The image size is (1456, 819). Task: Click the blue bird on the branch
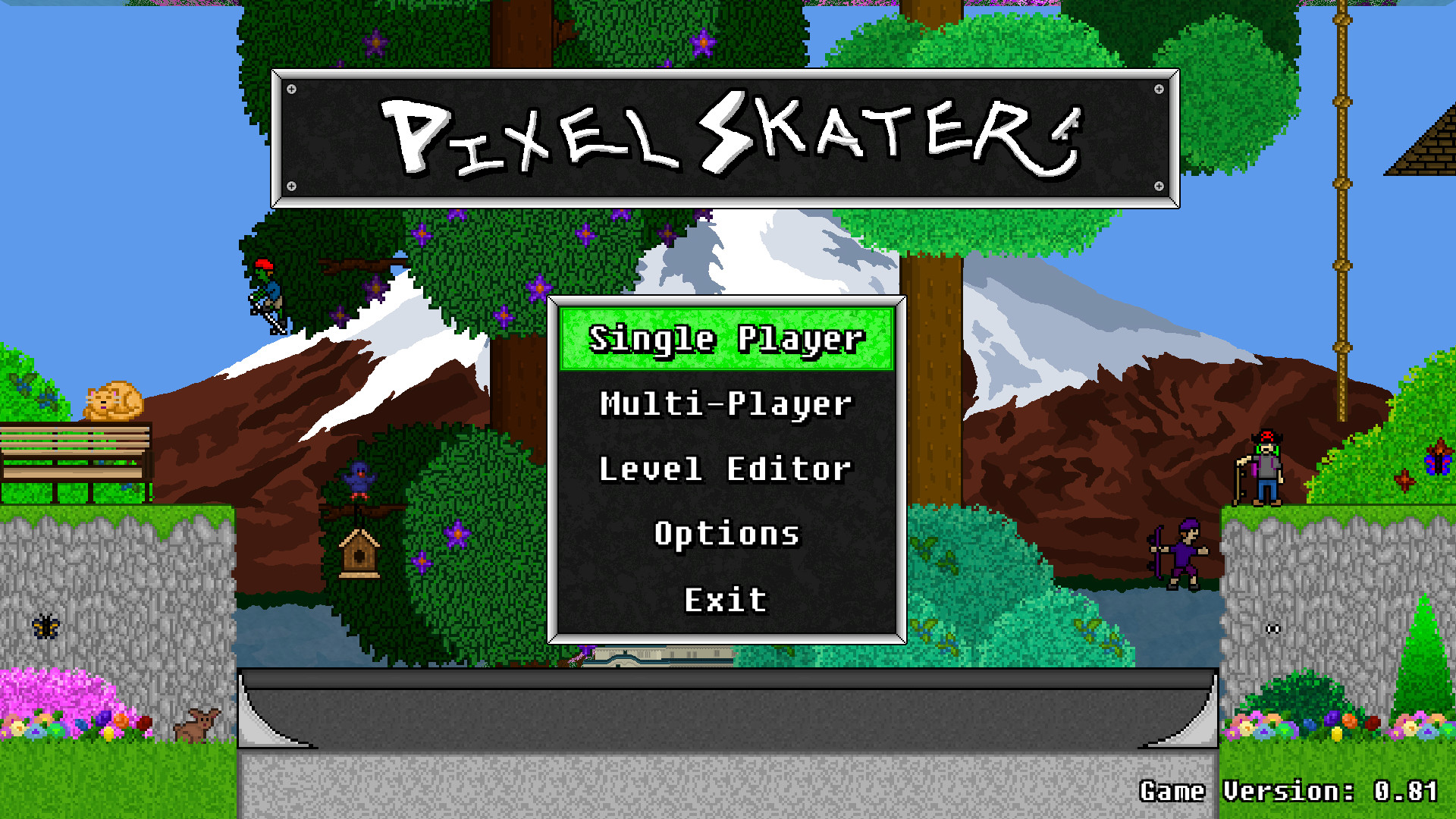coord(360,474)
